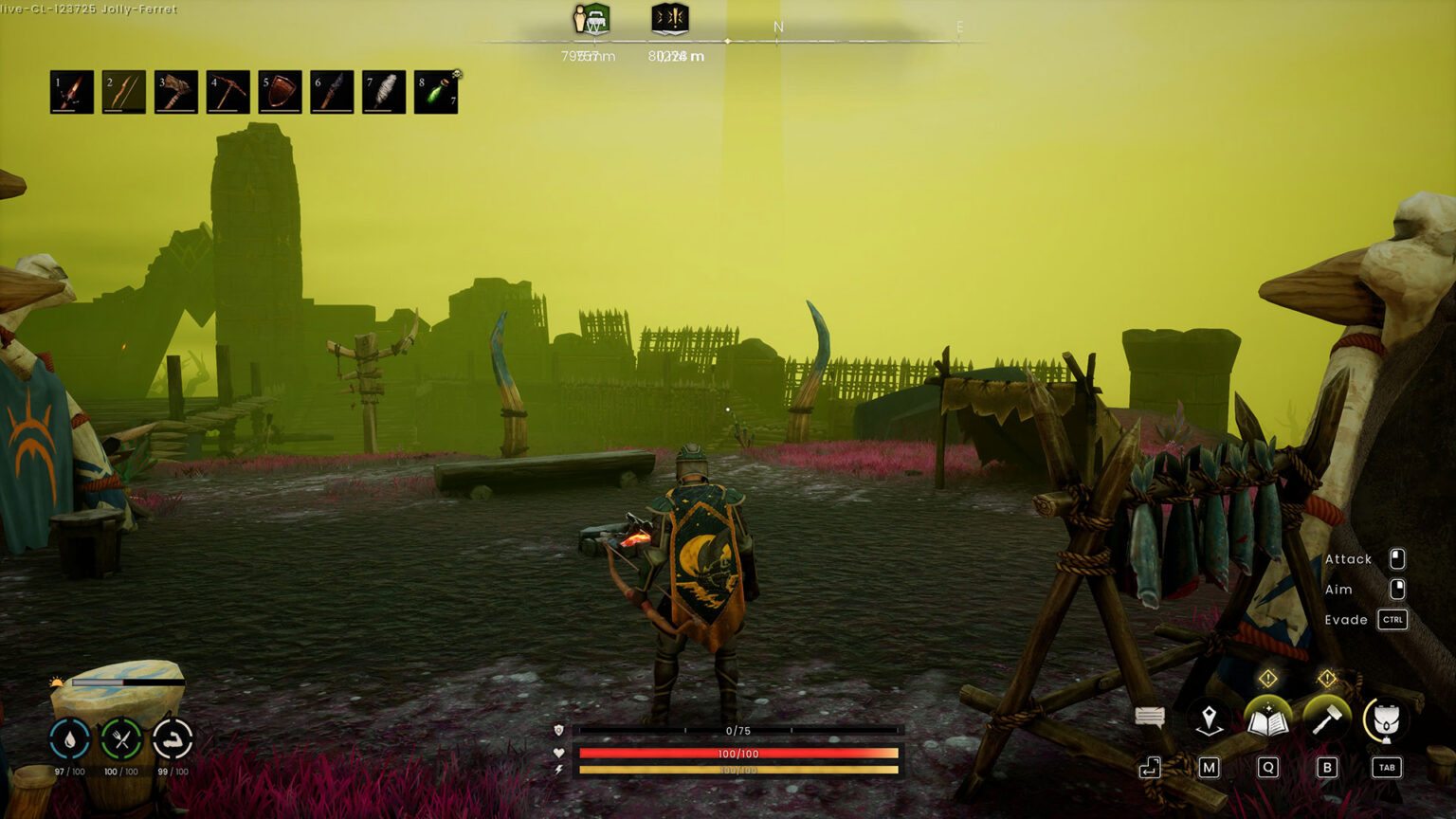Click the Evade CTRL keybind button
Viewport: 1456px width, 819px height.
[1391, 620]
